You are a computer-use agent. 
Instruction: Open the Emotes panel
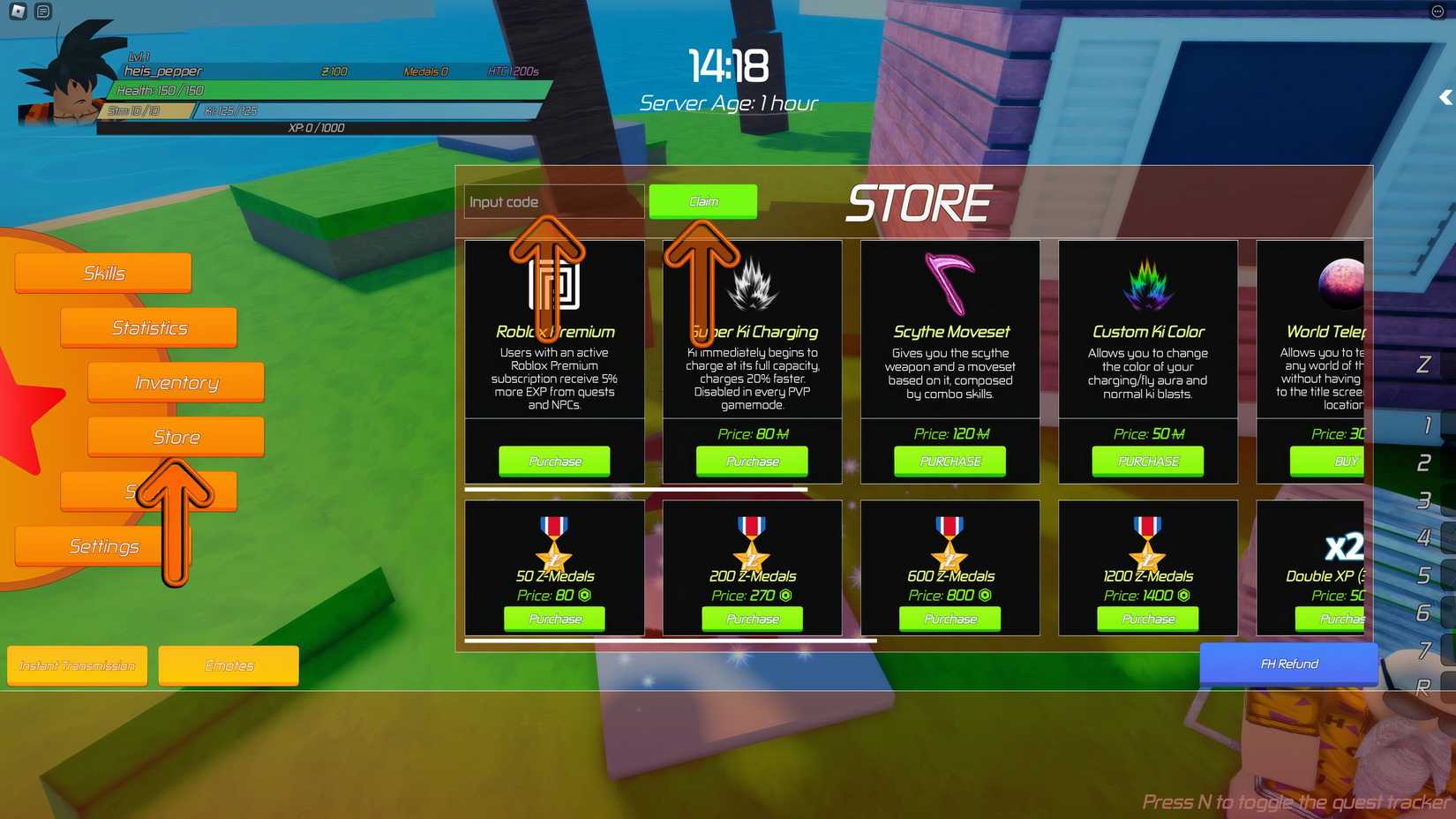(x=228, y=665)
